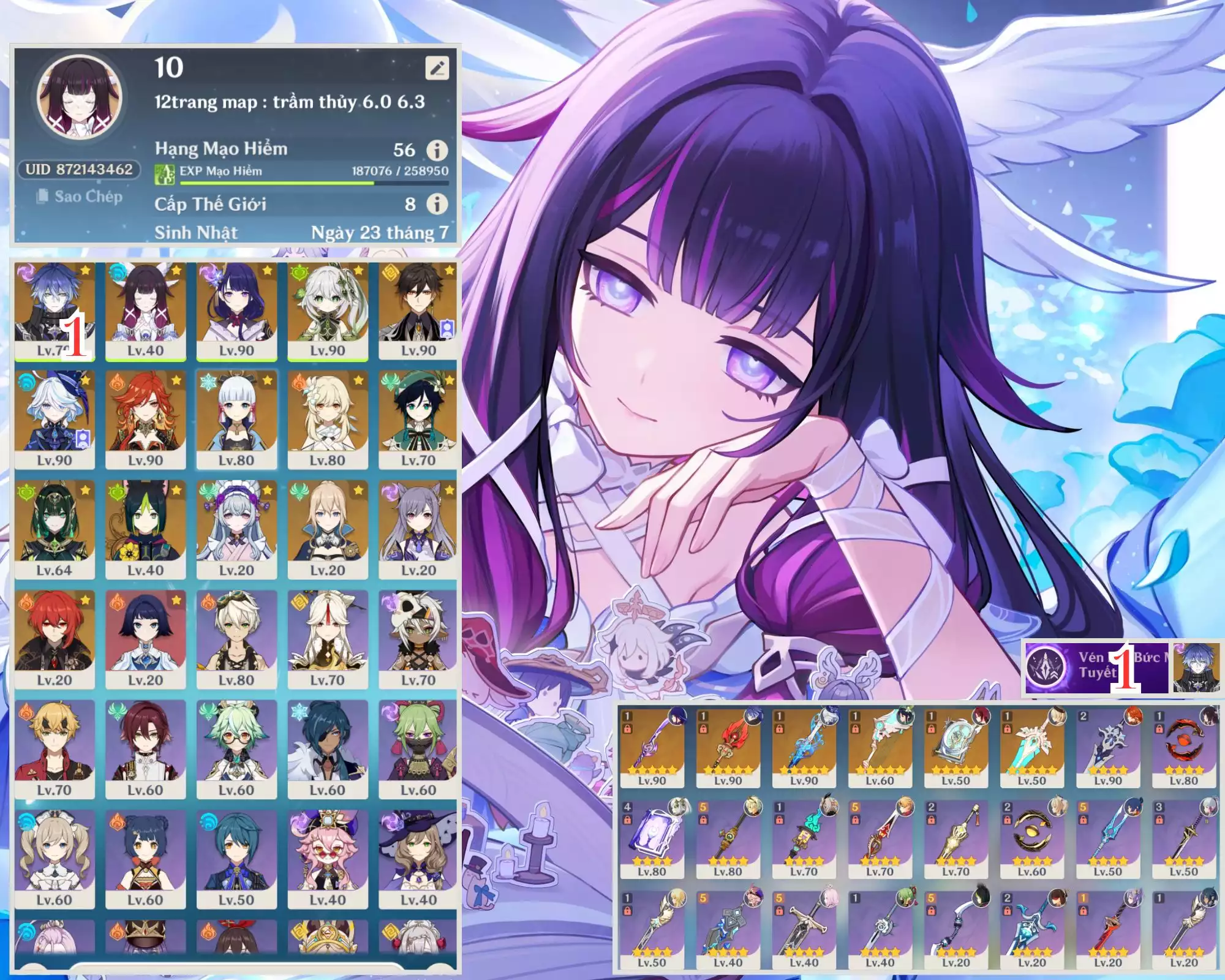1225x980 pixels.
Task: Choose the Kamisato Ayaka character card
Action: tap(236, 420)
